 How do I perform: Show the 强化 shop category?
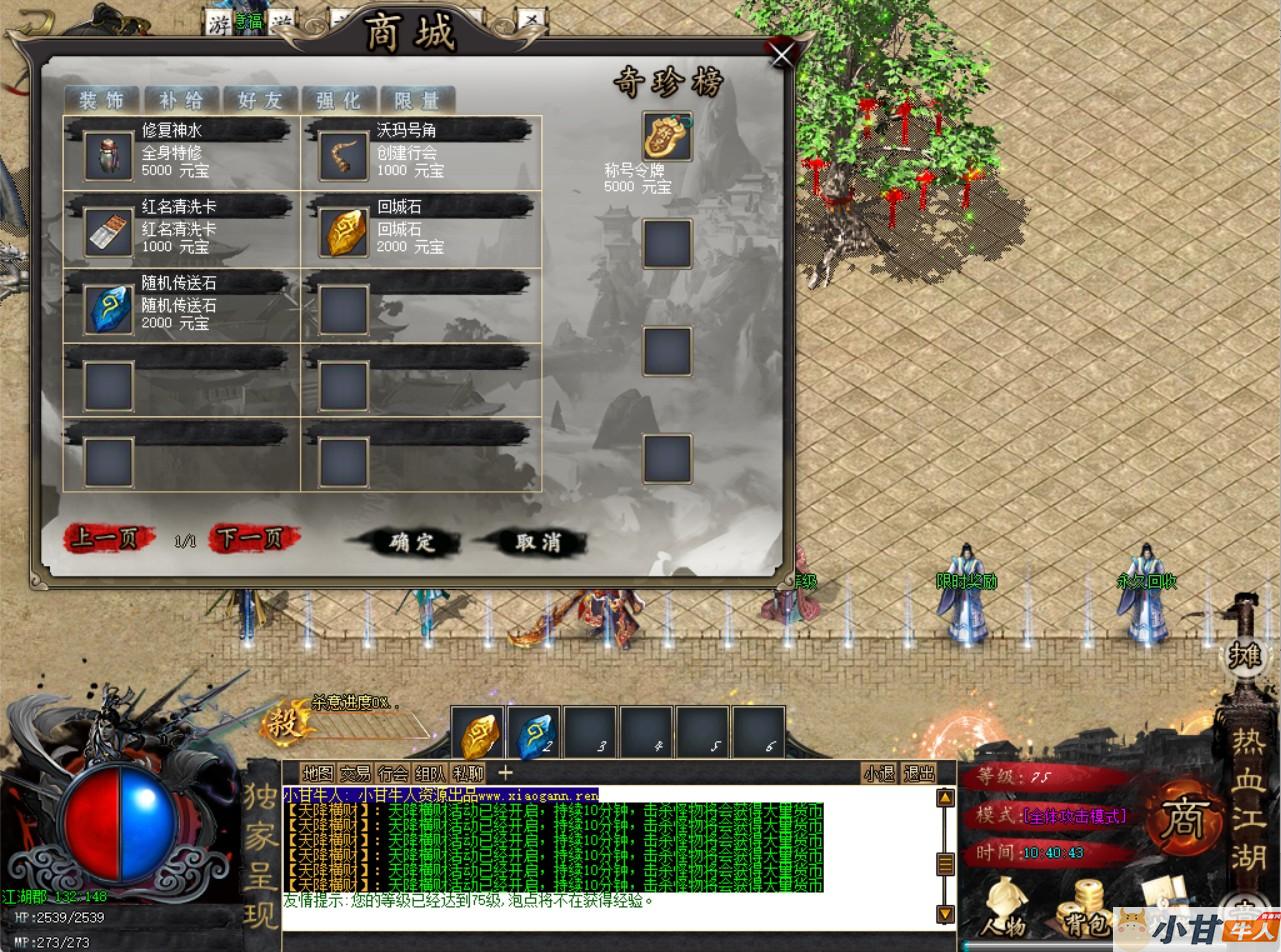click(x=338, y=100)
